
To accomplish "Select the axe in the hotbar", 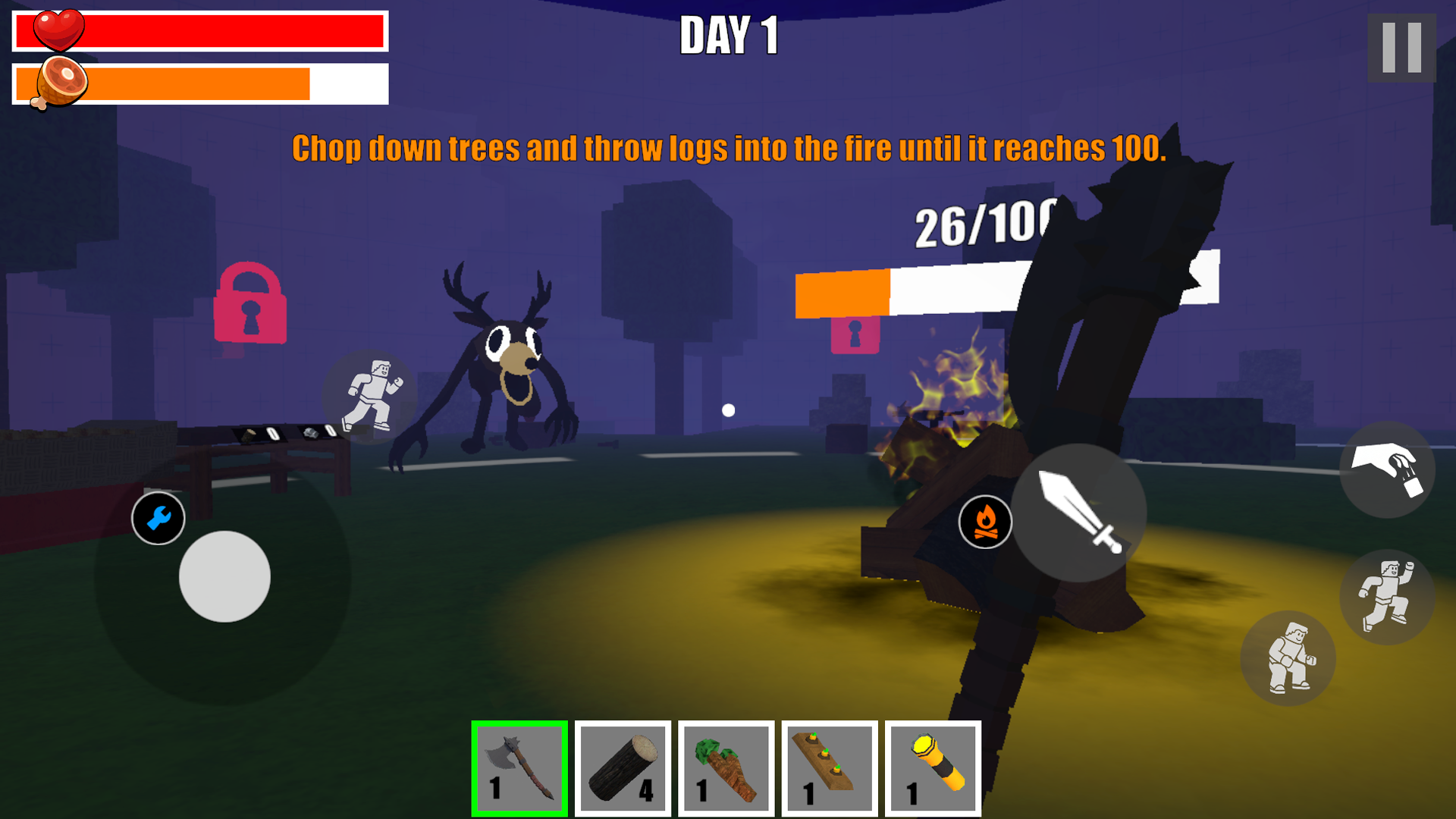I will click(519, 766).
